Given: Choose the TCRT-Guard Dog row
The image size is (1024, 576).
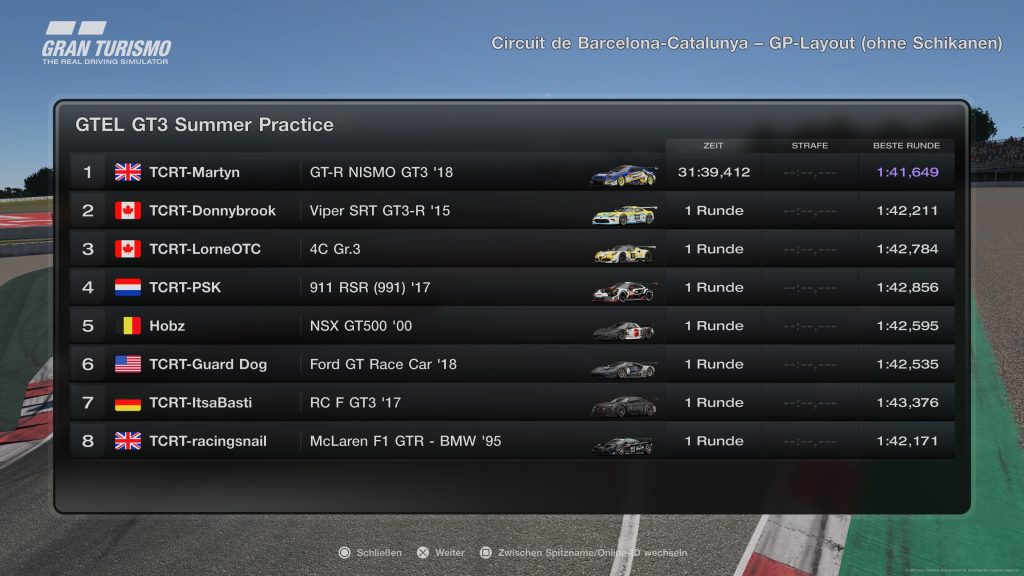Looking at the screenshot, I should point(510,364).
